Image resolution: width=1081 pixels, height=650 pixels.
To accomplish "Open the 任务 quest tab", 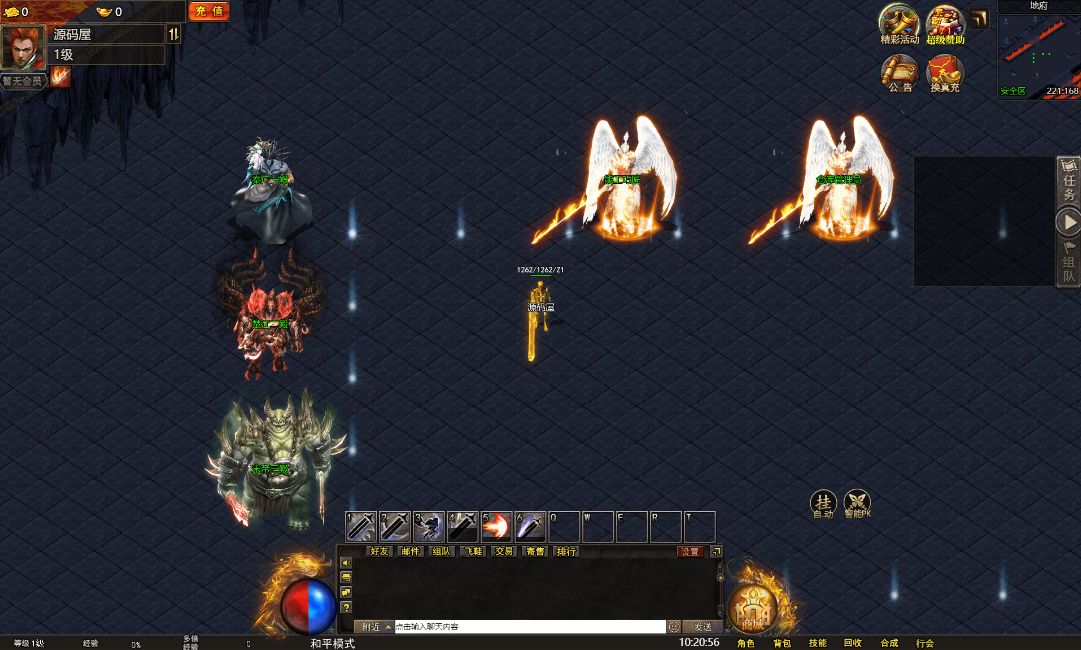I will pos(1069,182).
